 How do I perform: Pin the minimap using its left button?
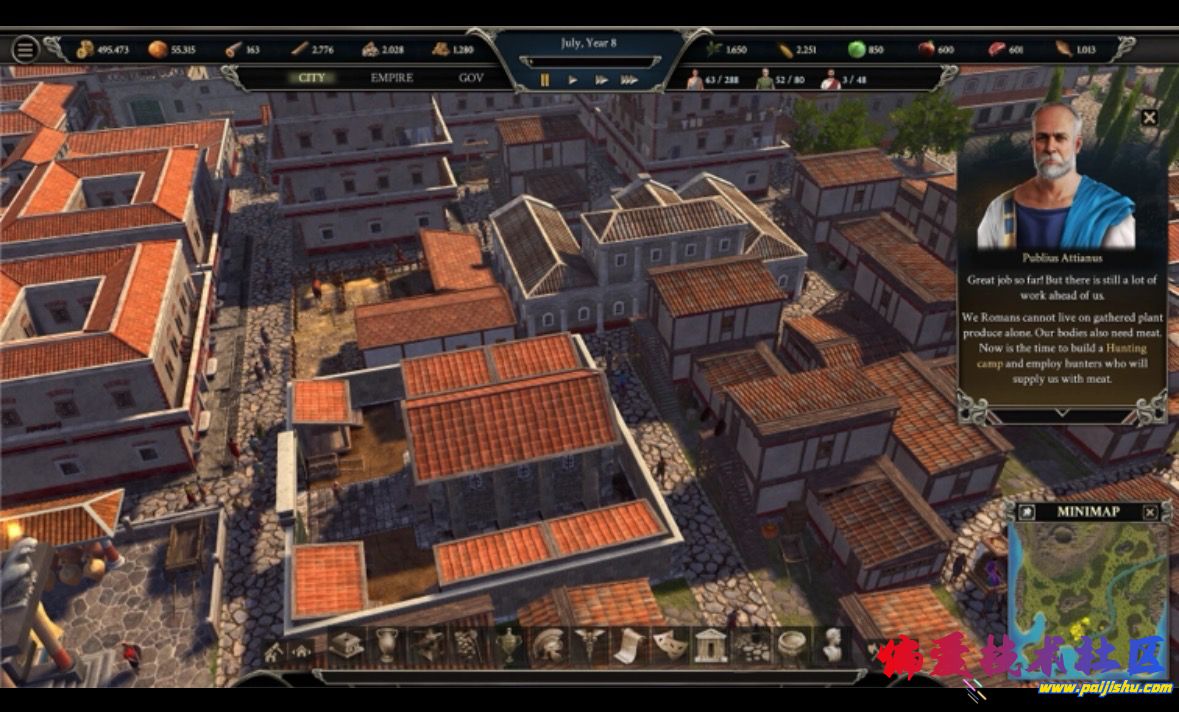(x=1026, y=512)
